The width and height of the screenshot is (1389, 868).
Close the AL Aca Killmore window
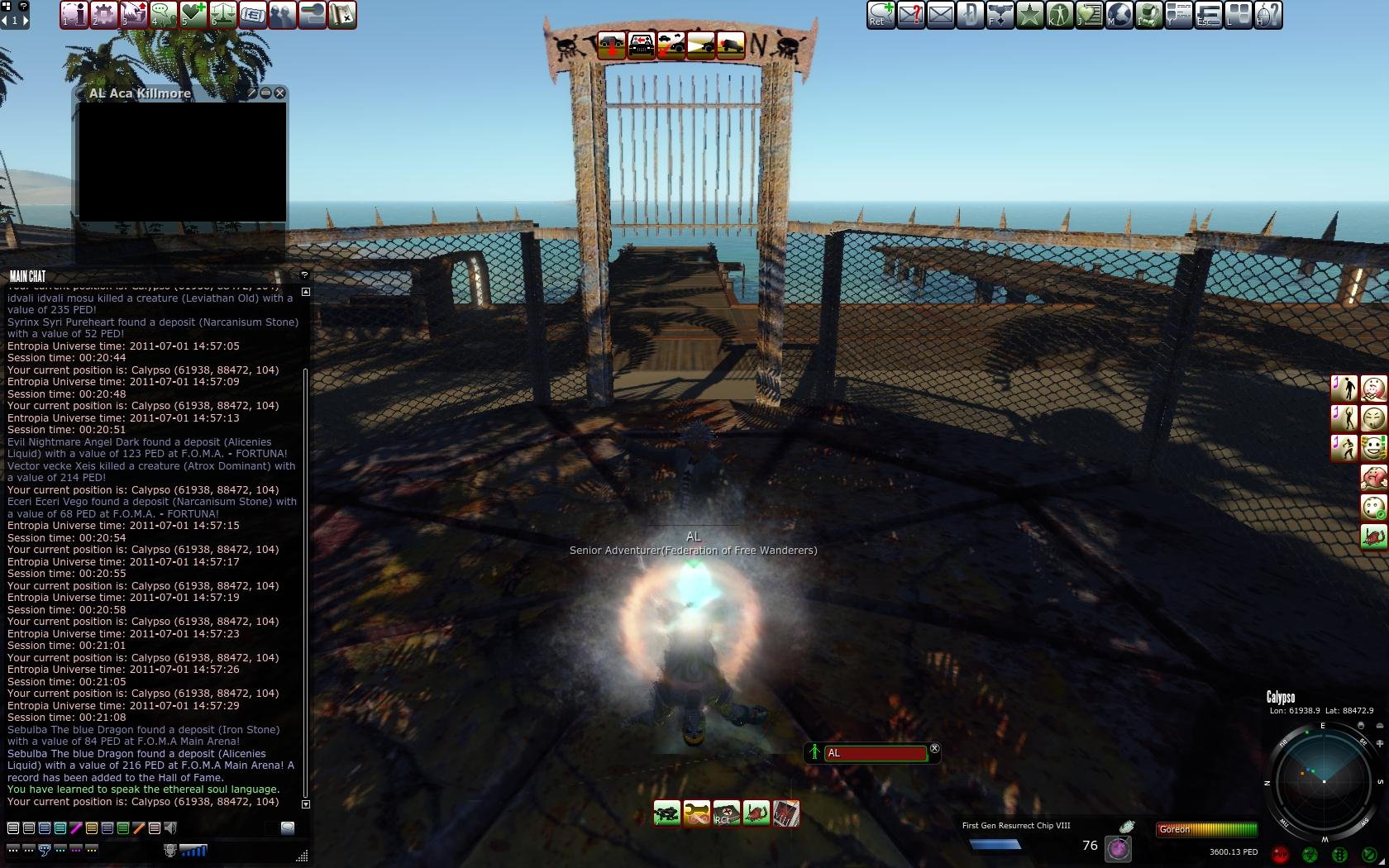pos(280,93)
